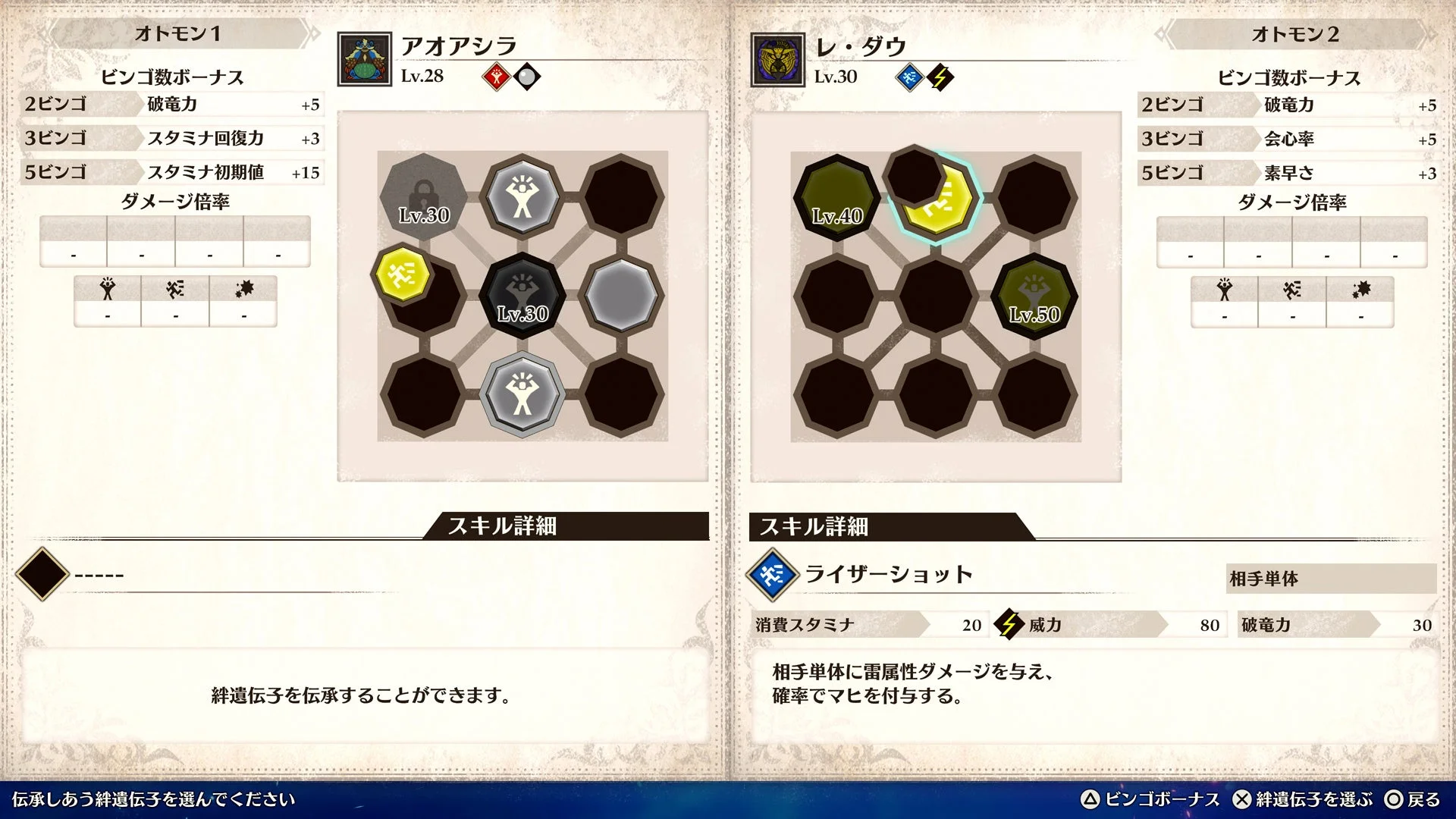The height and width of the screenshot is (819, 1456).
Task: Select the thunder element icon beside レ・ダウ
Action: click(x=940, y=76)
